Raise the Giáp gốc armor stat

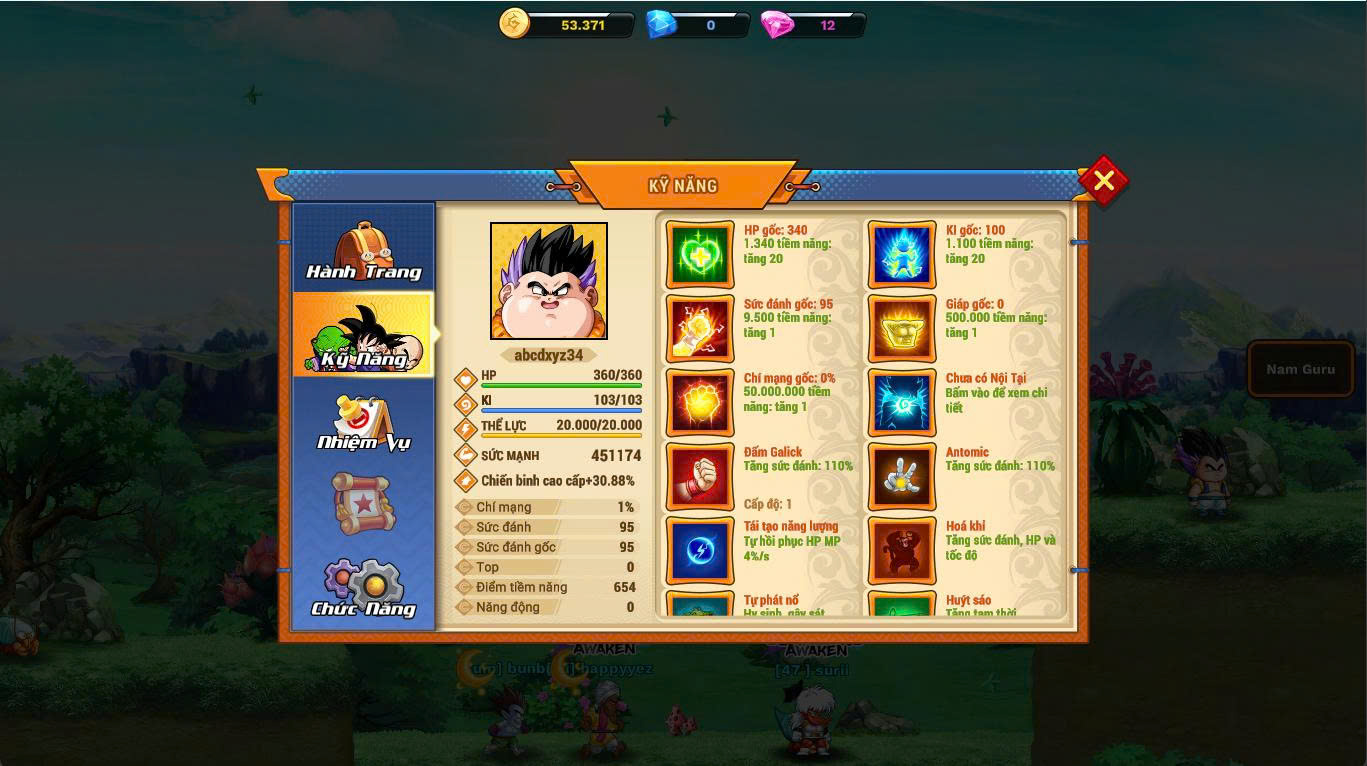[x=902, y=329]
